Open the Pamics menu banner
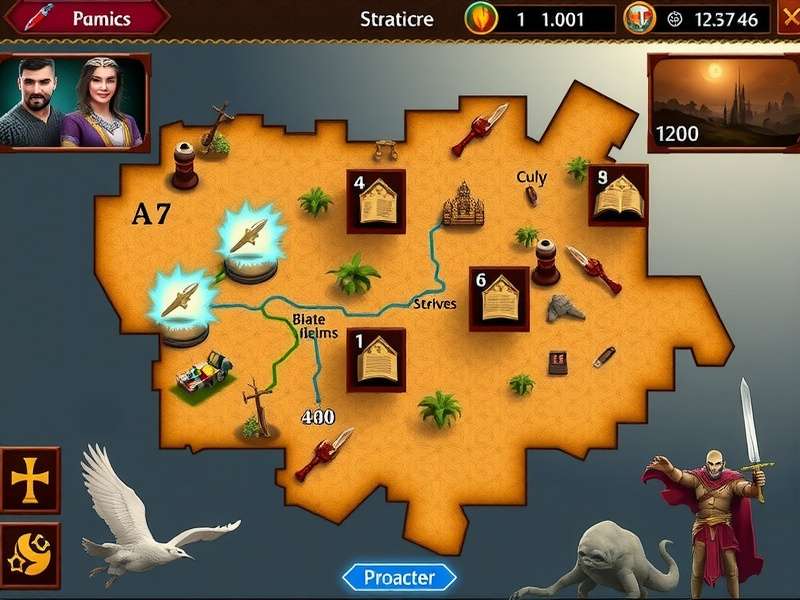 (86, 18)
